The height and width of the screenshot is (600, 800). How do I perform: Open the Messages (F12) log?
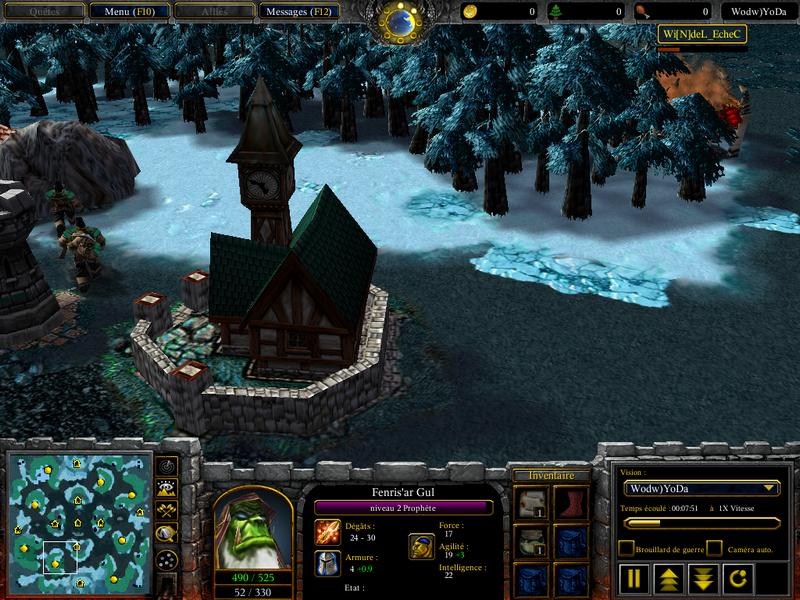[x=299, y=12]
